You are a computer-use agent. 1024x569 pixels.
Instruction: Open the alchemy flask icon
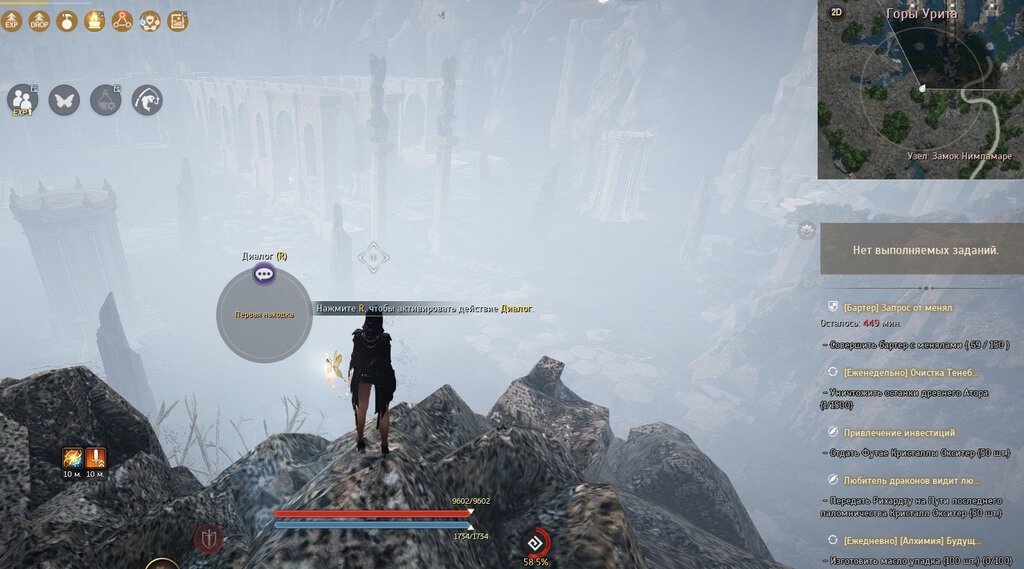click(x=106, y=99)
